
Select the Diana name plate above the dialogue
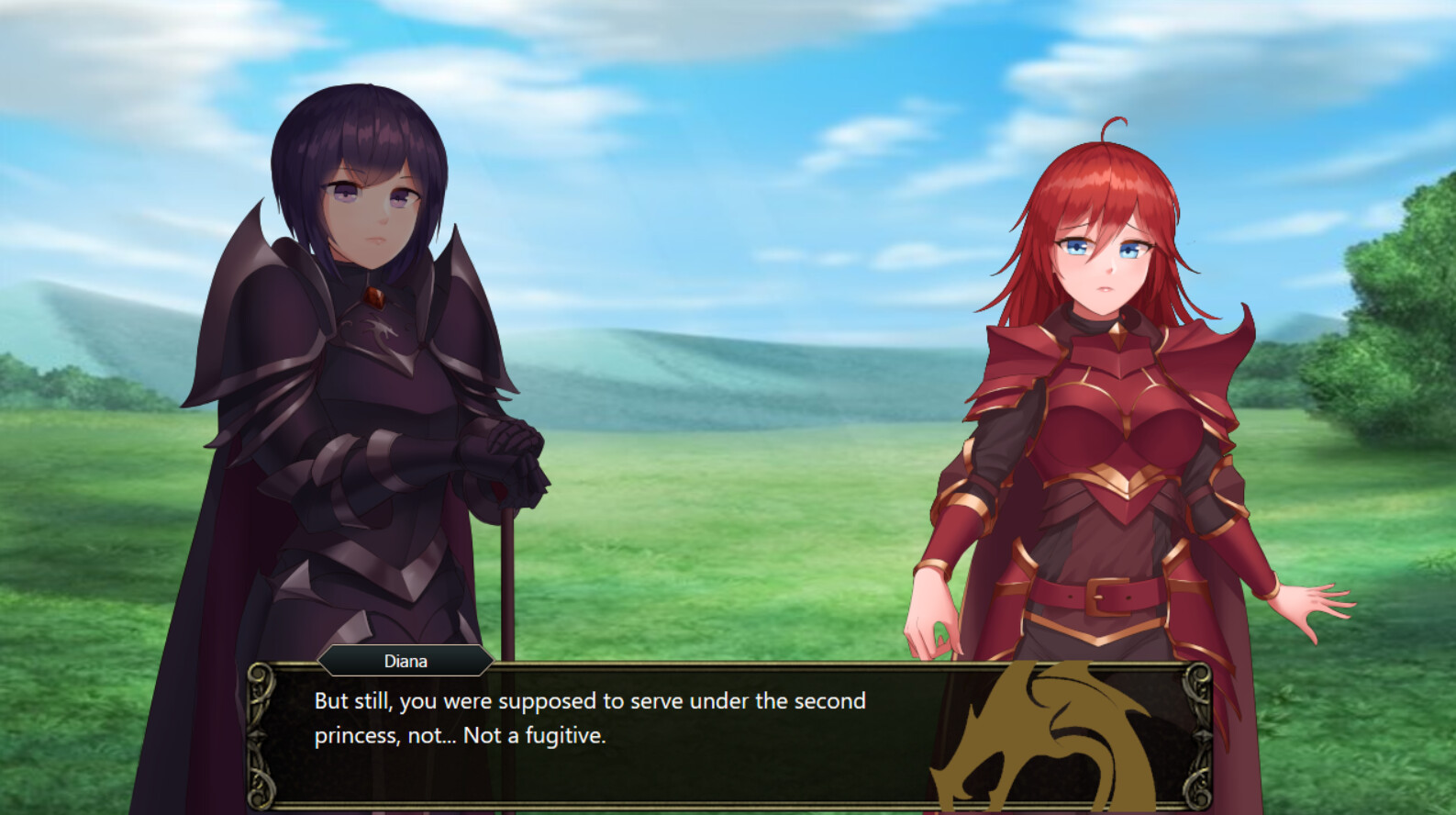405,661
